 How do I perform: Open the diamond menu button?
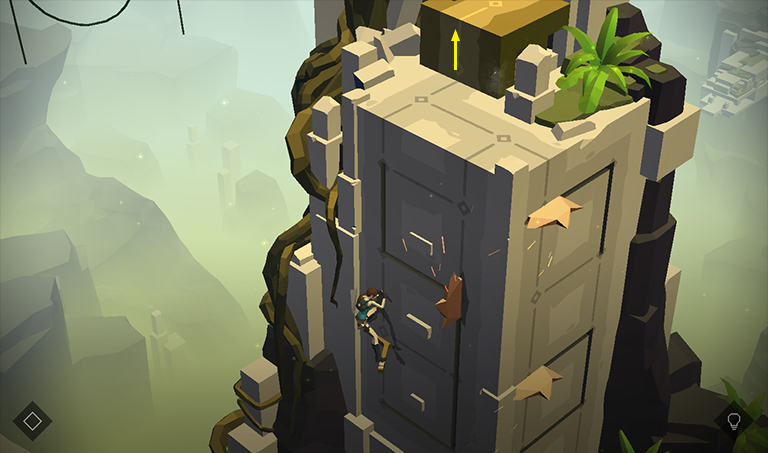coord(32,421)
